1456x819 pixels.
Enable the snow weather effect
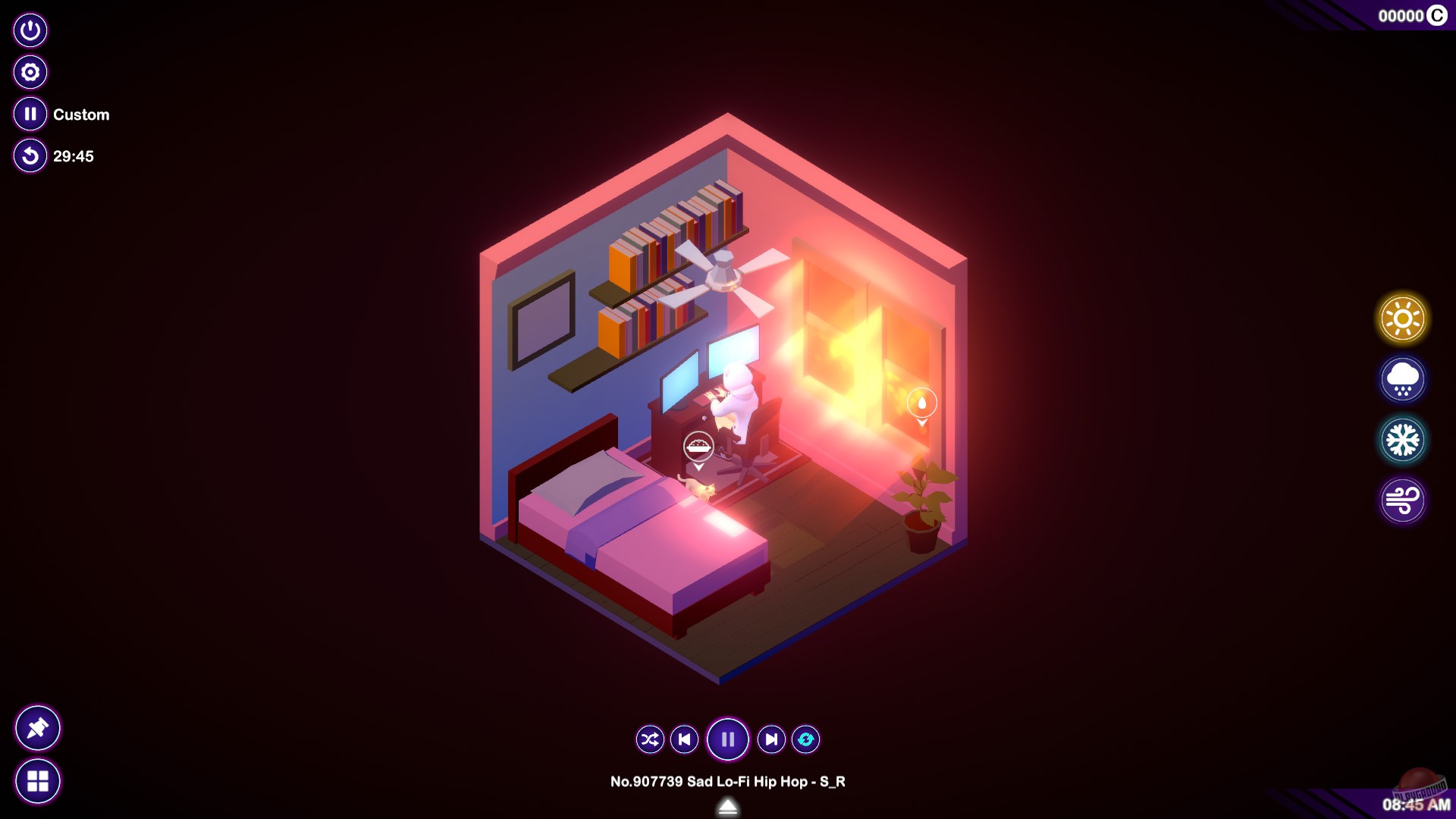tap(1402, 439)
